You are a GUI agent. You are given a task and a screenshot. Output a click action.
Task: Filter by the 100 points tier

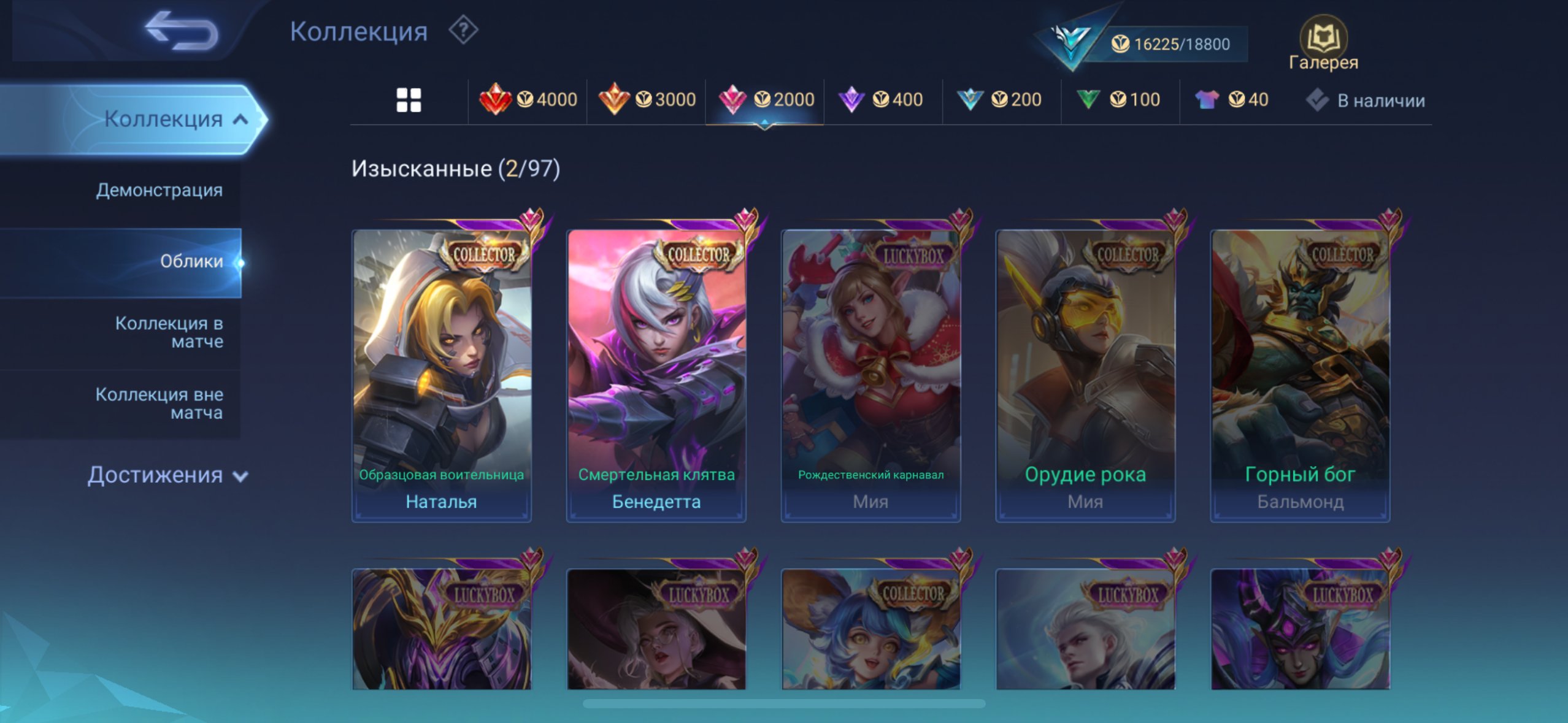1118,99
